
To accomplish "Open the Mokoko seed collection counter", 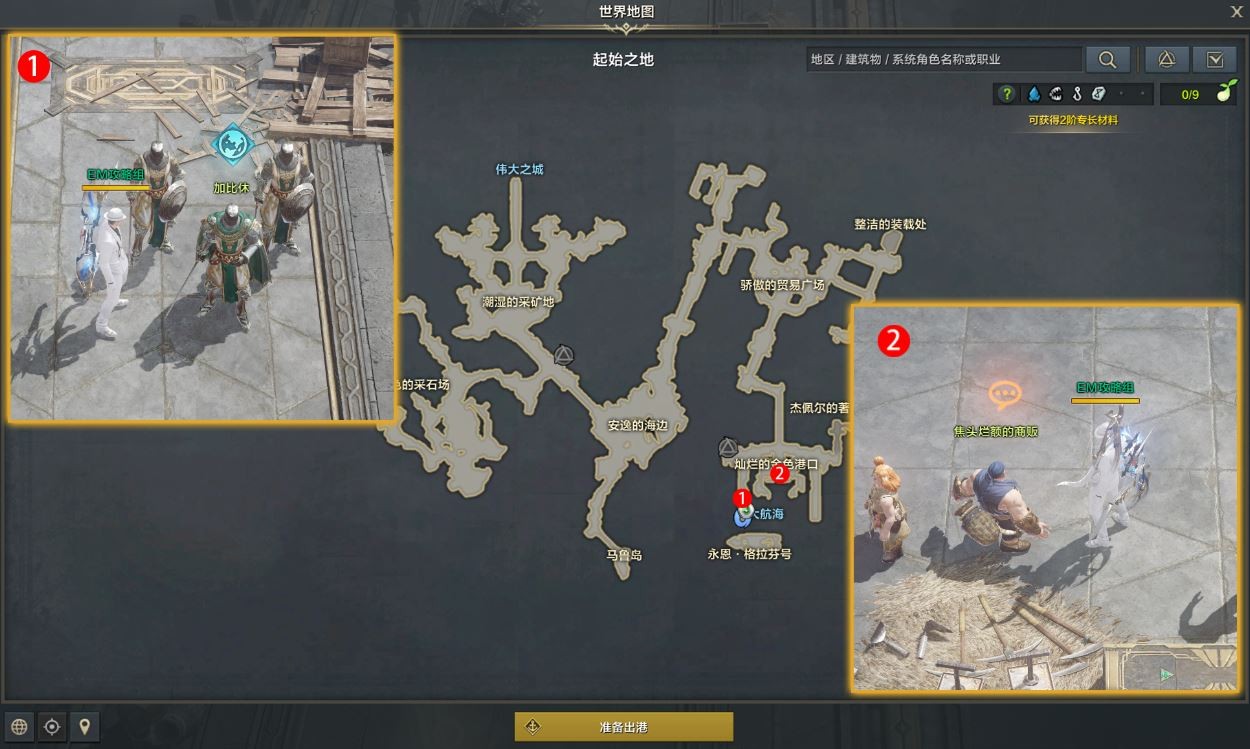I will pos(1196,94).
